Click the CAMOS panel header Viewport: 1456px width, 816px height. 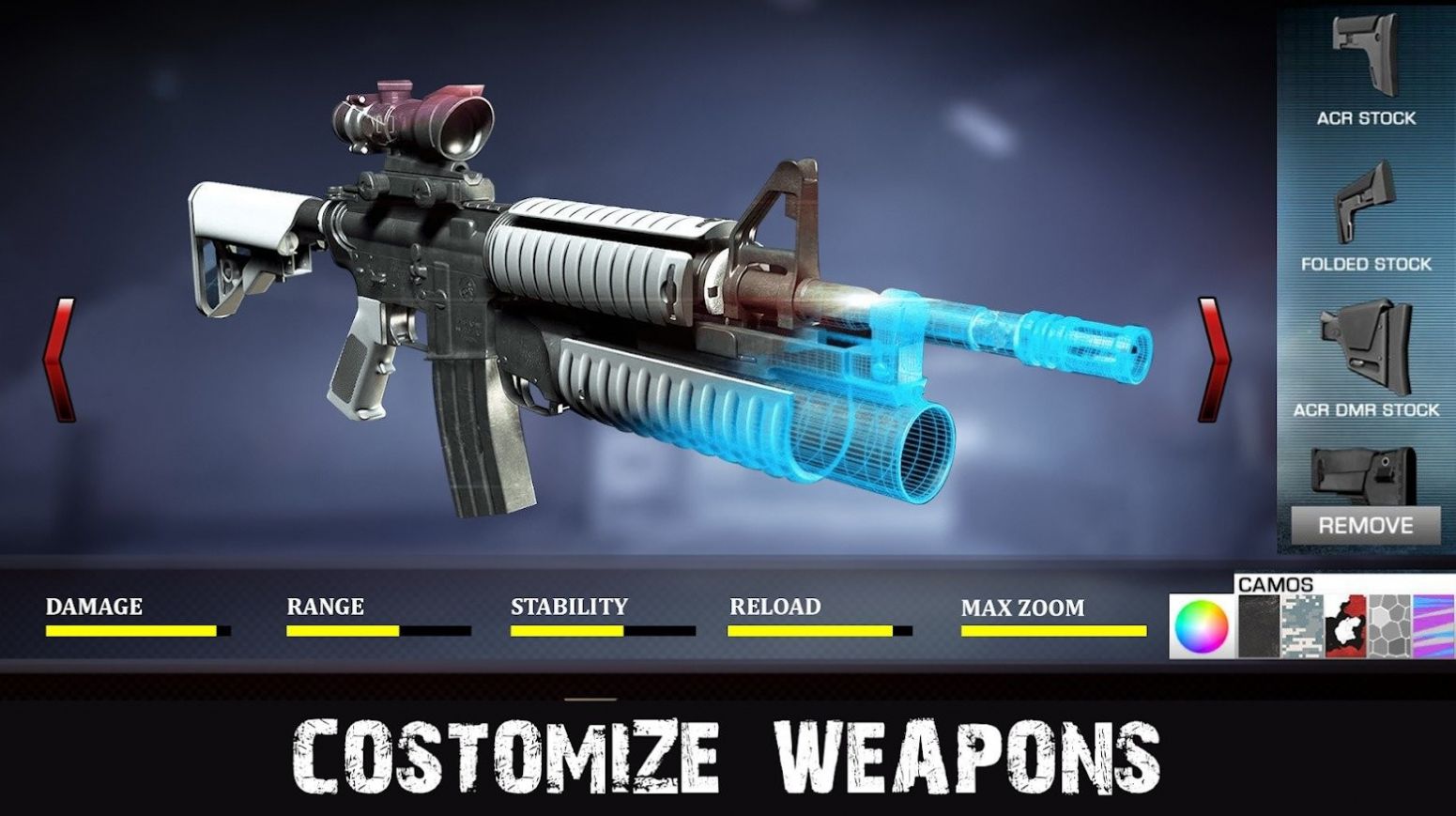tap(1278, 585)
